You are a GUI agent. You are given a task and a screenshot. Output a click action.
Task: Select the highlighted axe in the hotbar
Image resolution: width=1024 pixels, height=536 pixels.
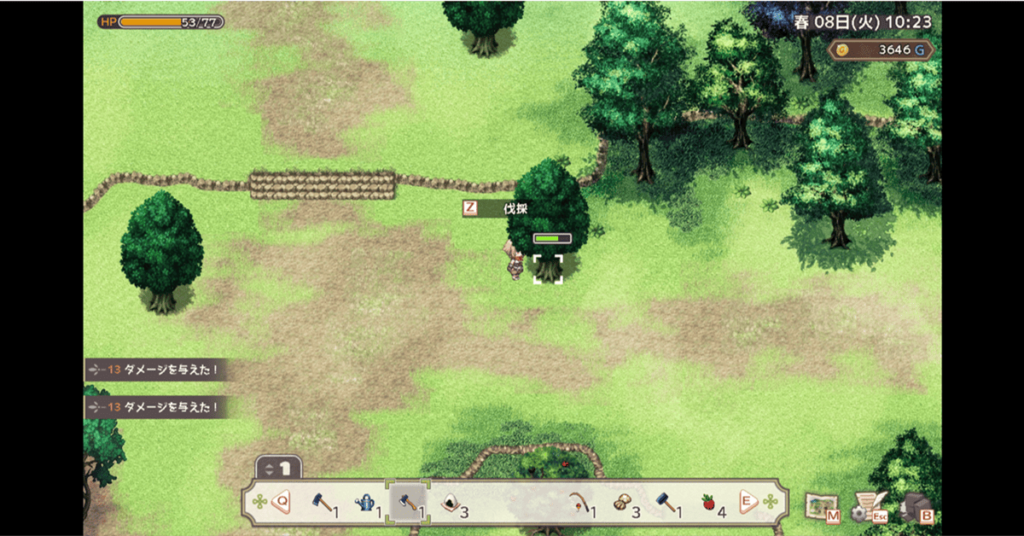click(x=408, y=503)
